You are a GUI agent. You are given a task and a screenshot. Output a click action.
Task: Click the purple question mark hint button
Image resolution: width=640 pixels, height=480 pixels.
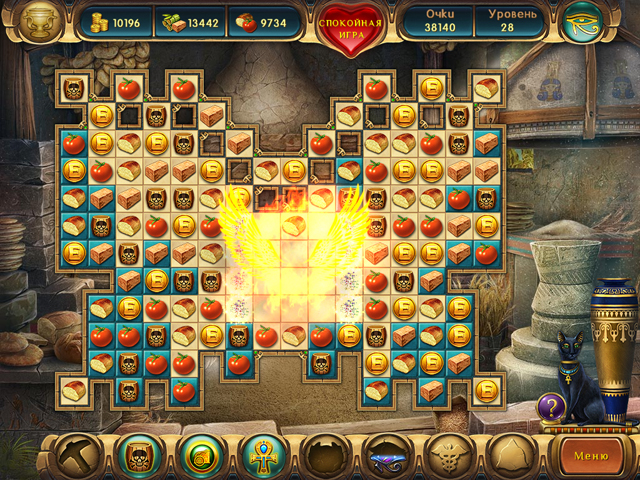[x=550, y=407]
